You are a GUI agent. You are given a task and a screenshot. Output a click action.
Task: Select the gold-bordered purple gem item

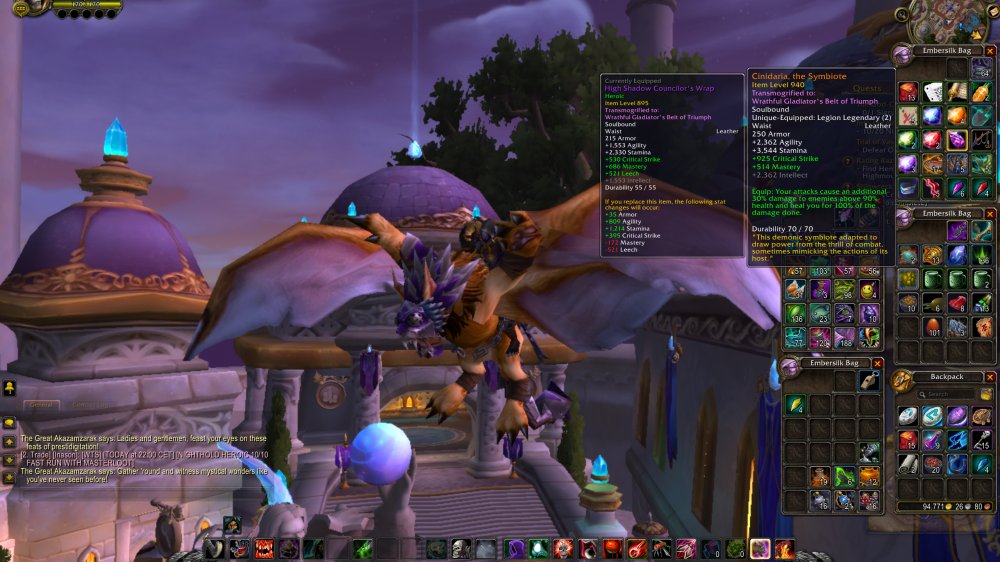958,140
